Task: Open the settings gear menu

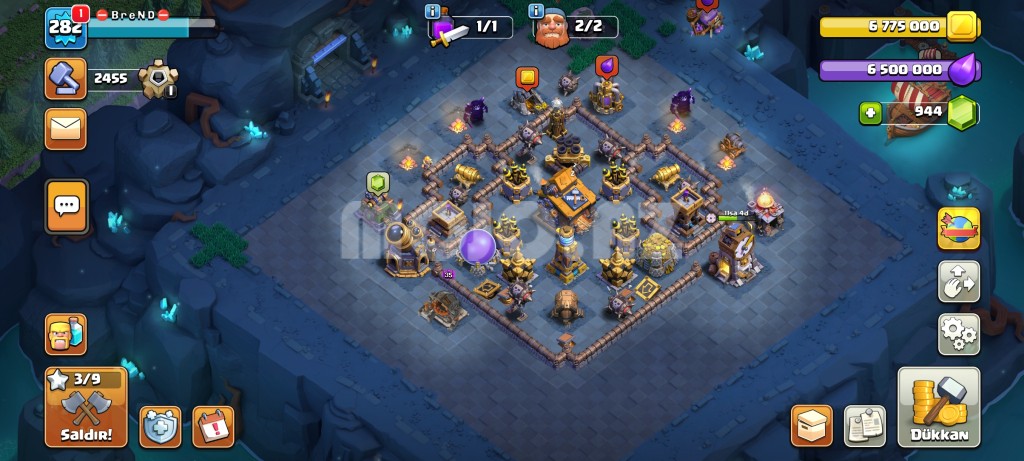Action: [x=958, y=334]
